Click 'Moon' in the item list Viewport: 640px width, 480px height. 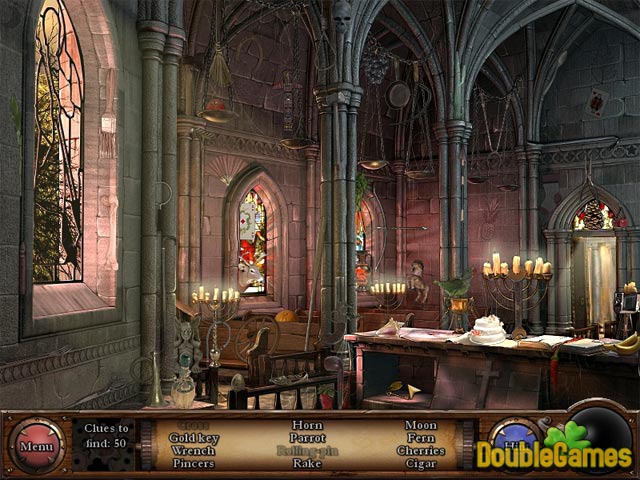pos(420,425)
